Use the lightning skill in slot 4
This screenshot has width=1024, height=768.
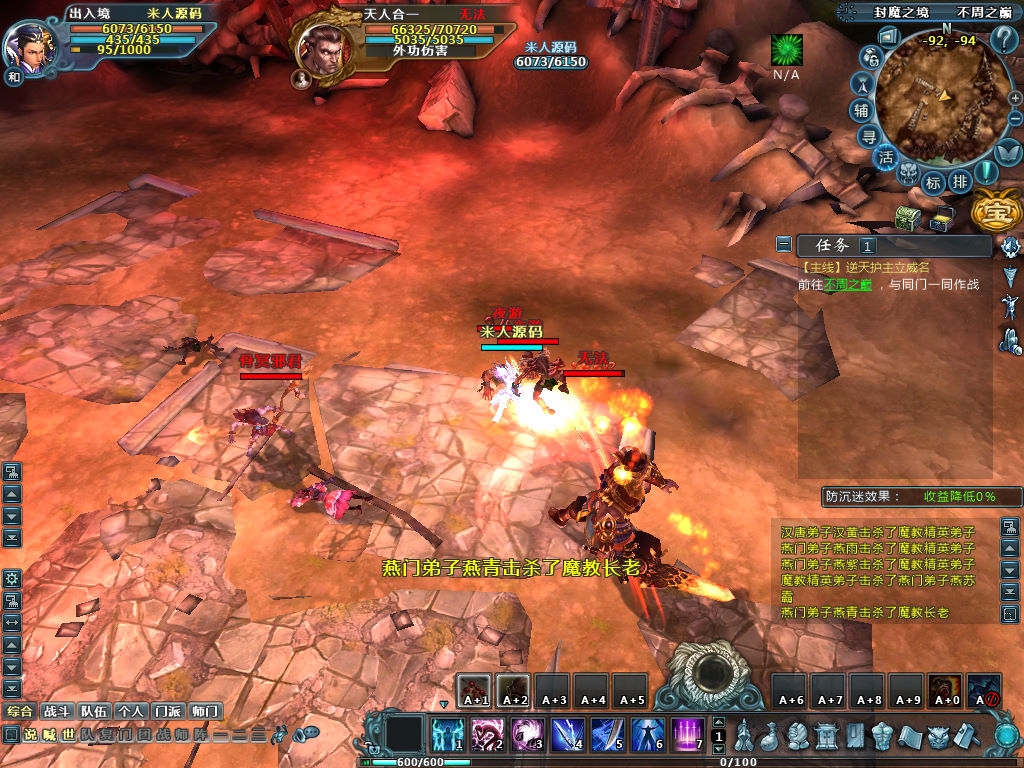[567, 735]
